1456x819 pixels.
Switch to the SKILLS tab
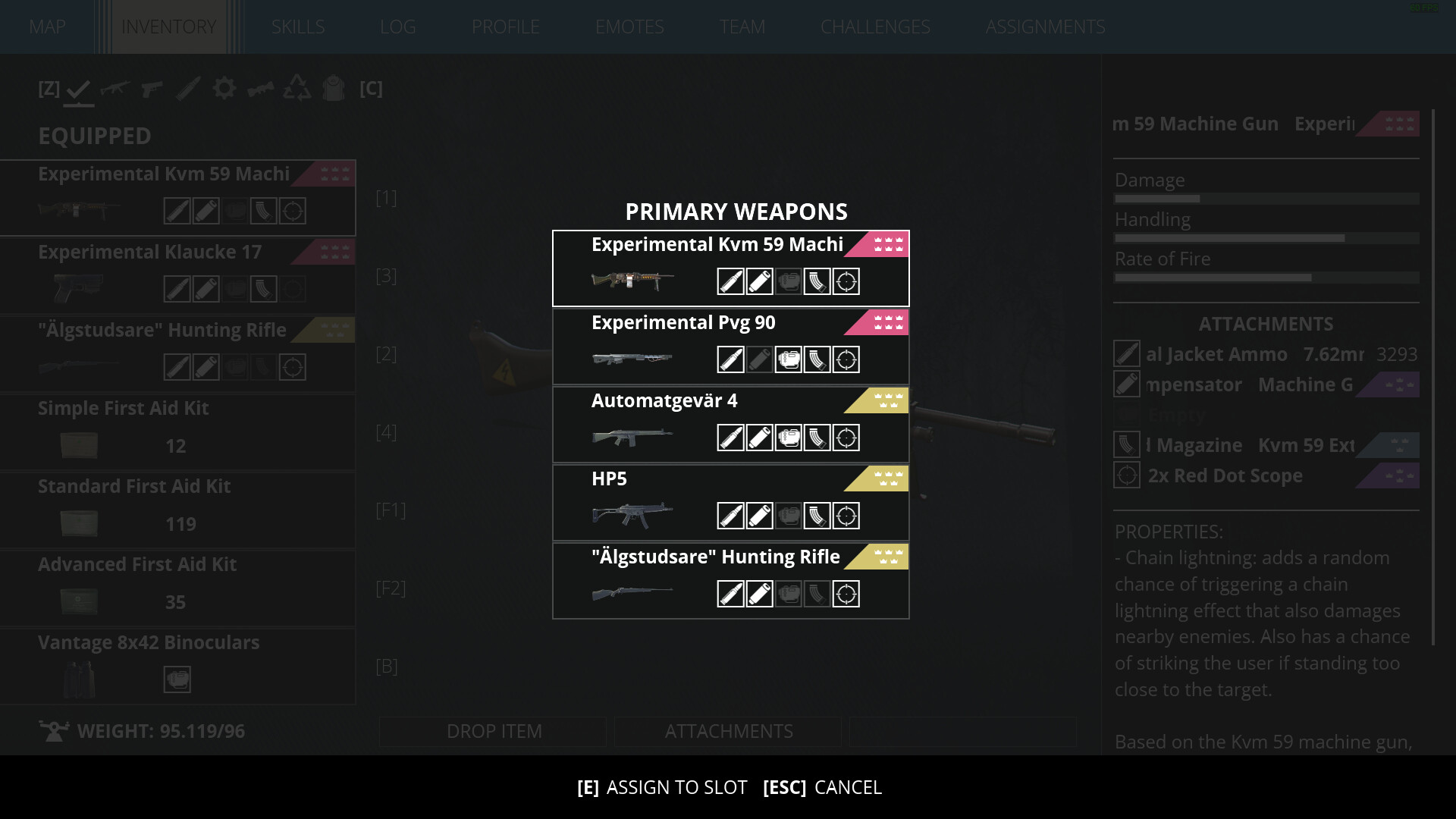298,27
